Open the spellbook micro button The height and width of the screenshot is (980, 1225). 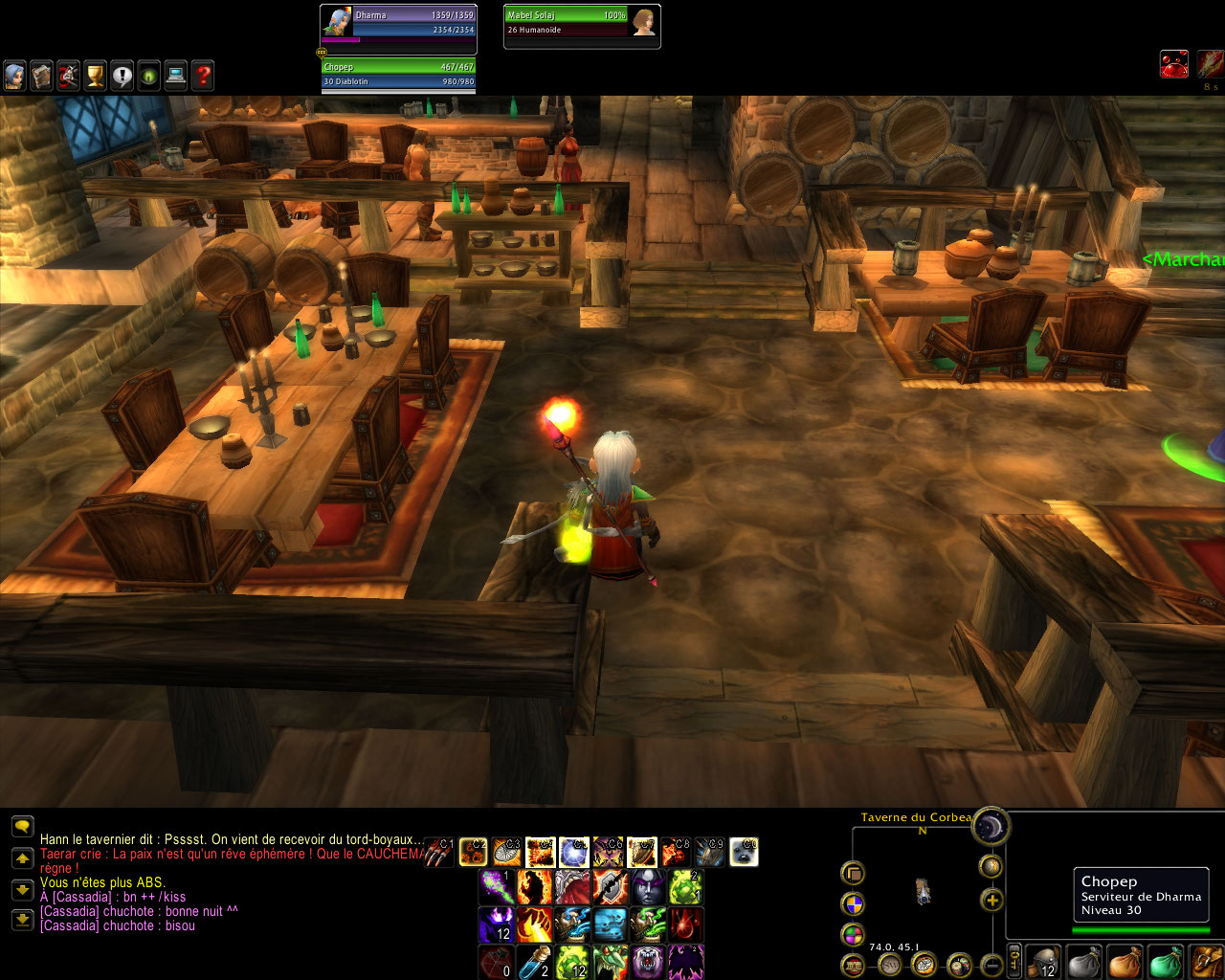tap(41, 76)
